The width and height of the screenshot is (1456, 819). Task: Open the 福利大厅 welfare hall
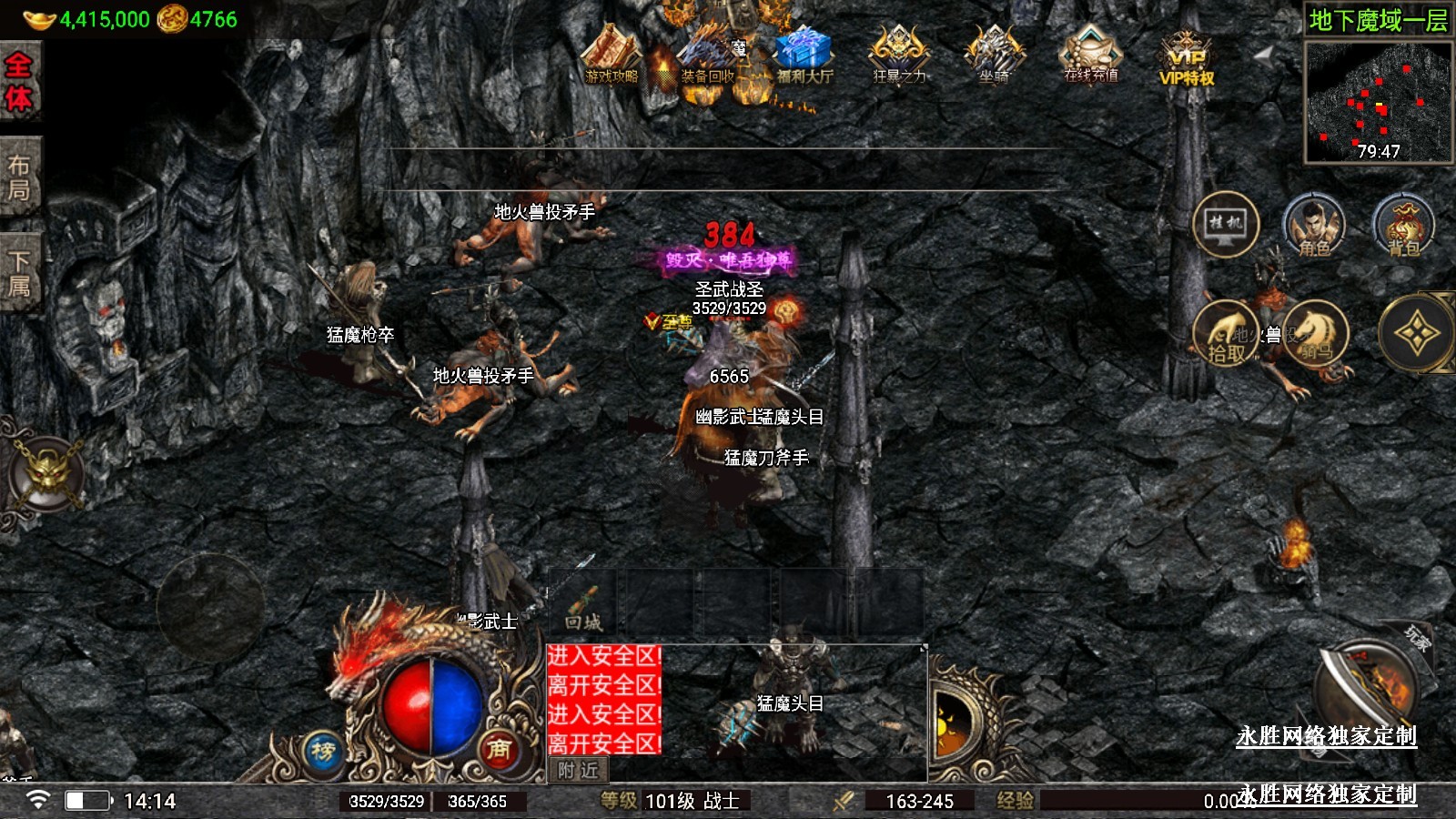[804, 56]
